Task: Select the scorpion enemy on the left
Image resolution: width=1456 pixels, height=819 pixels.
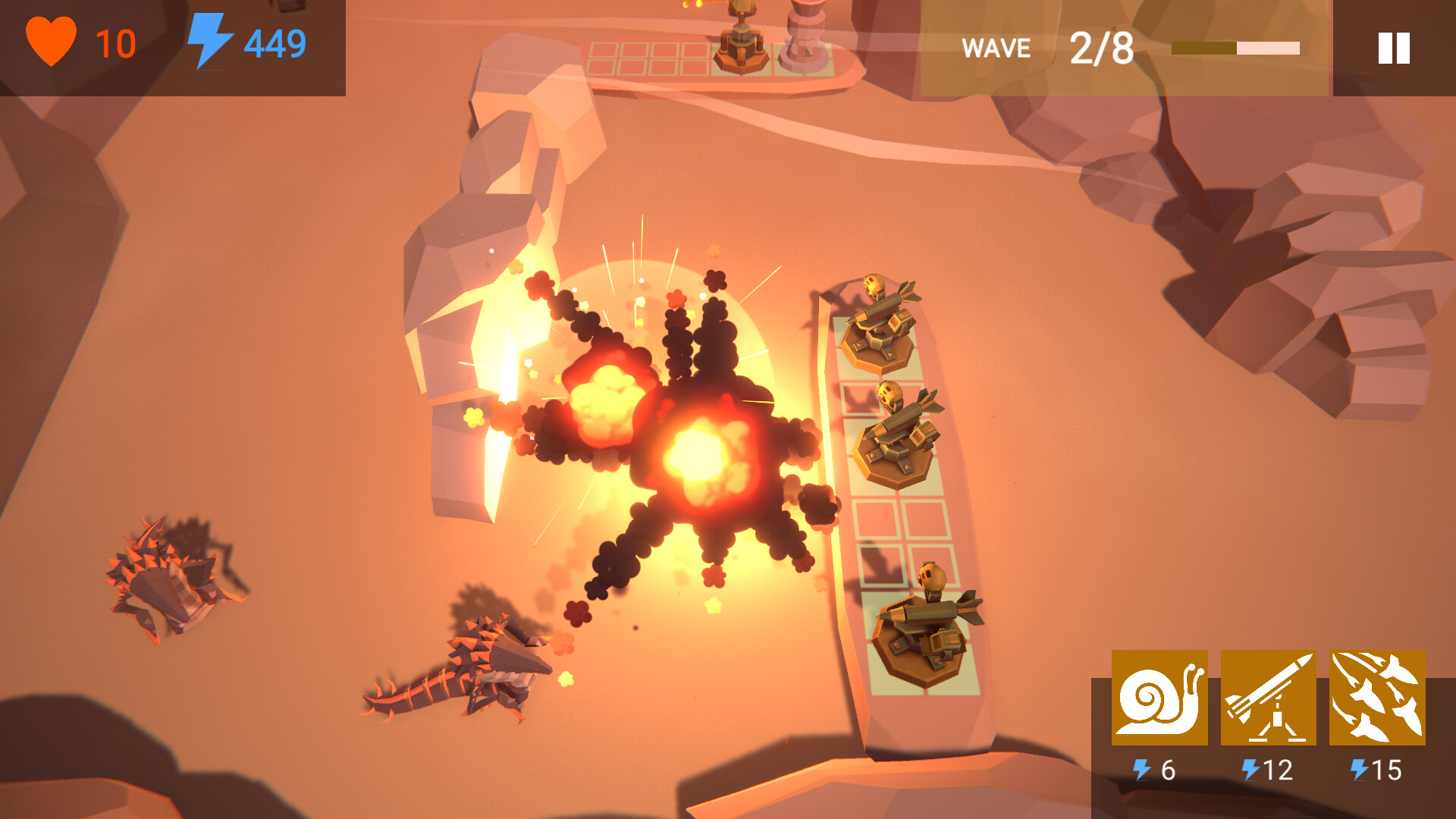Action: coord(163,576)
